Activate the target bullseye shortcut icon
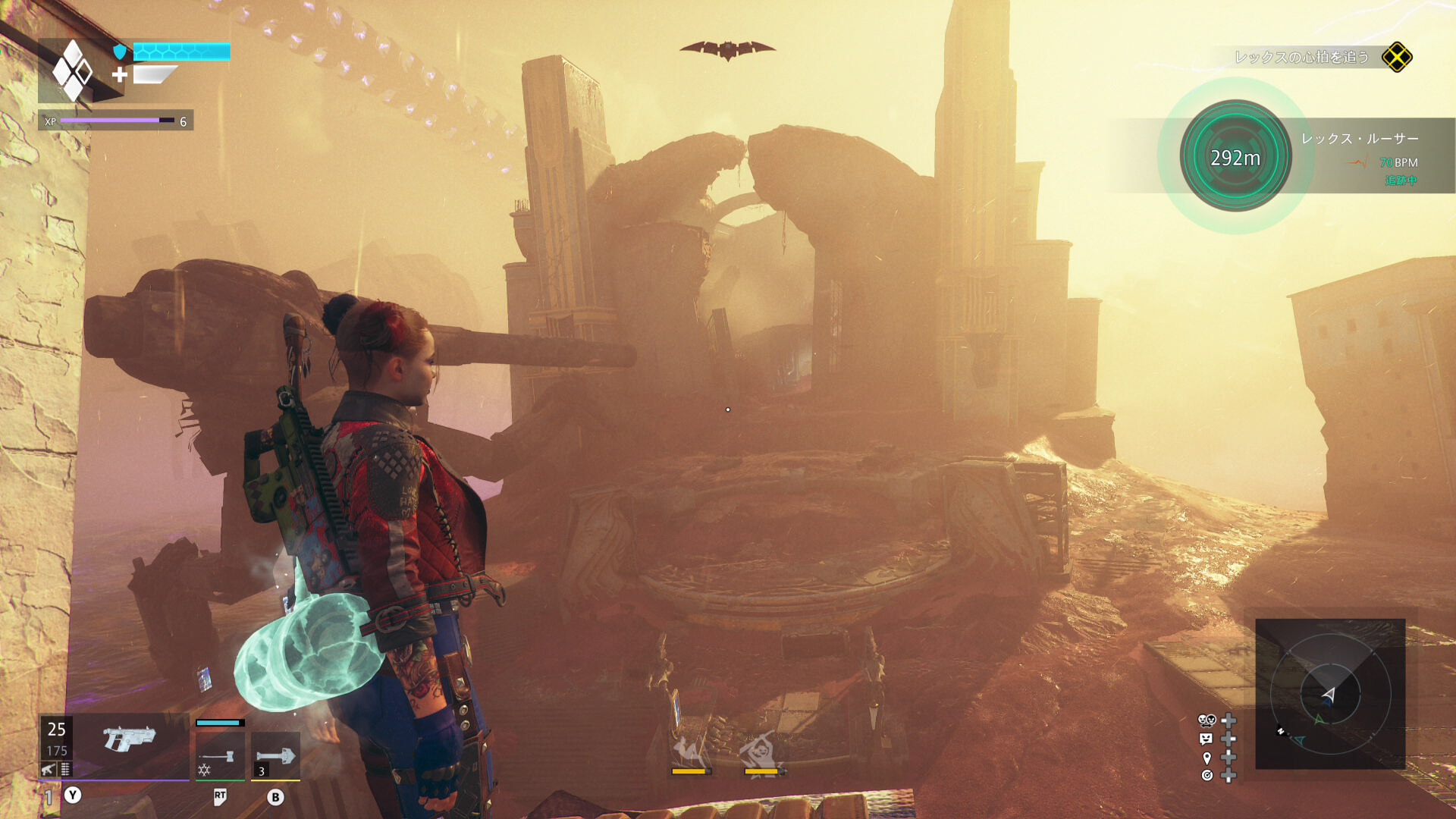Image resolution: width=1456 pixels, height=819 pixels. coord(1207,775)
